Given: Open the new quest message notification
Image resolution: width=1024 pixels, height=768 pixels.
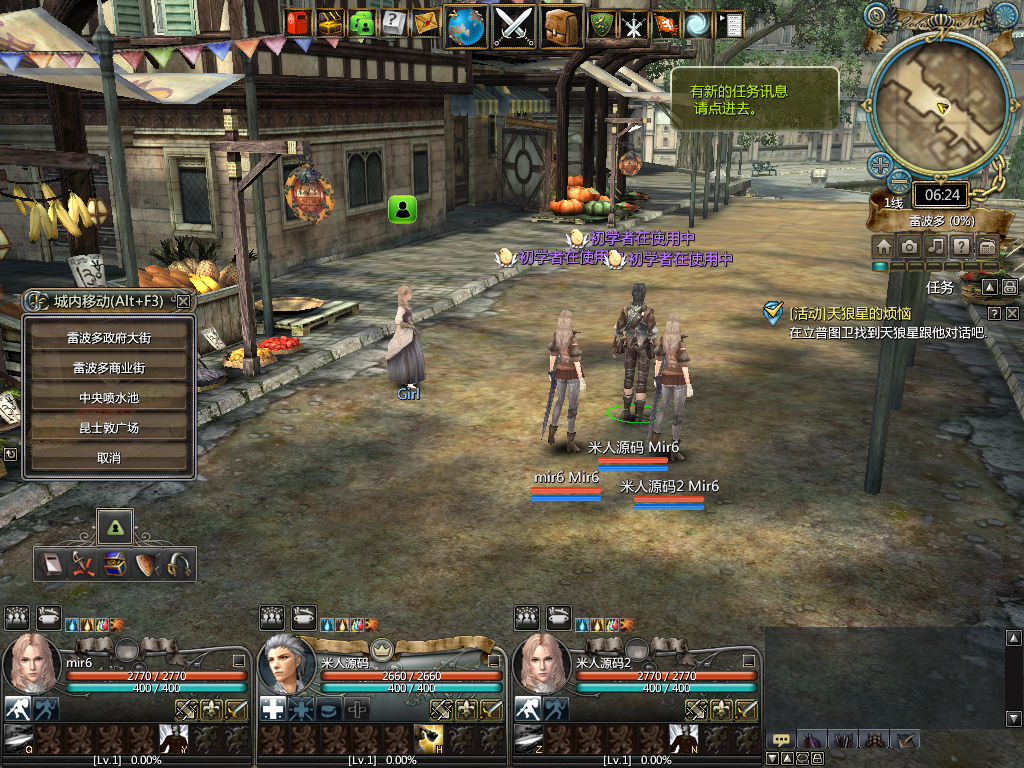Looking at the screenshot, I should click(x=752, y=99).
